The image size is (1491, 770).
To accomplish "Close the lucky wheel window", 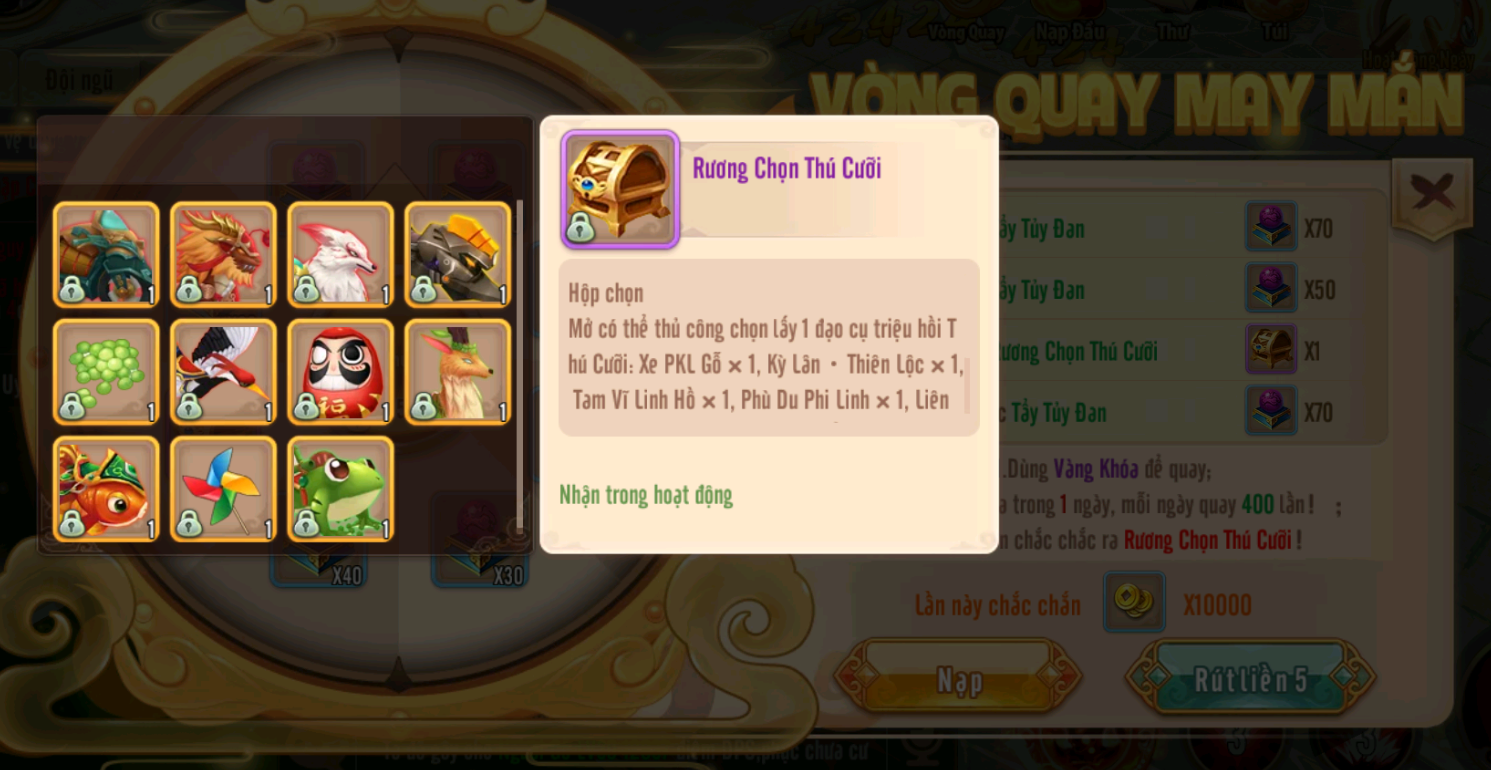I will click(1432, 194).
